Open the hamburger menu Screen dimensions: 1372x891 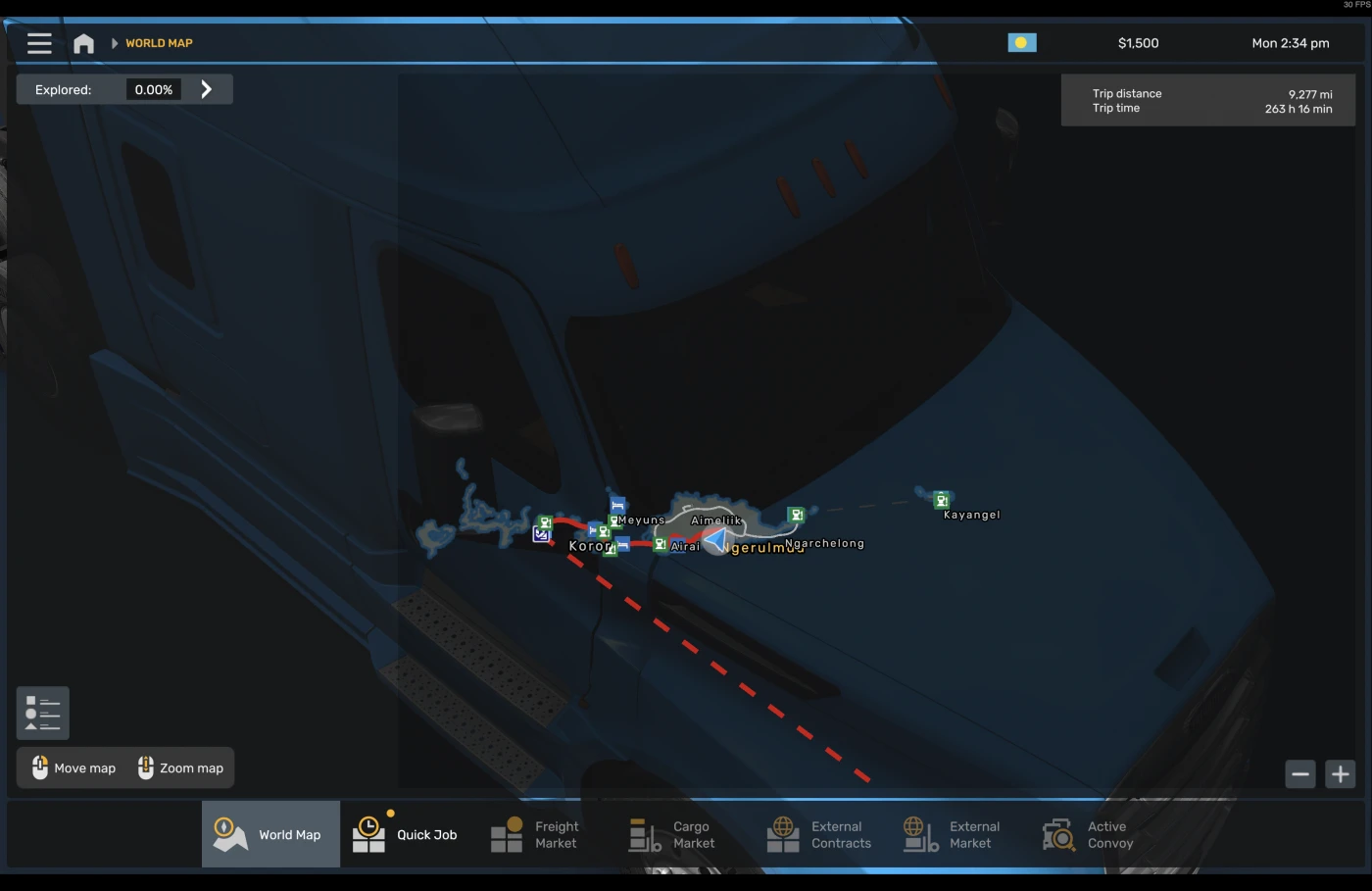(38, 42)
